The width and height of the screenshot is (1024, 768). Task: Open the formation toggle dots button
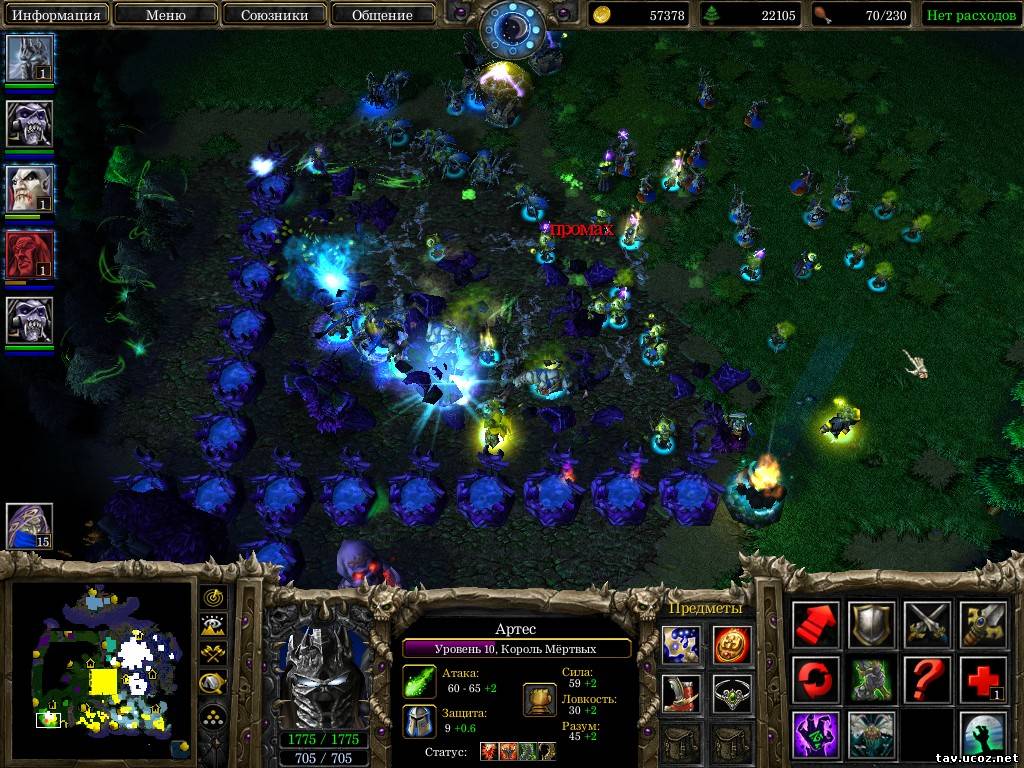214,716
